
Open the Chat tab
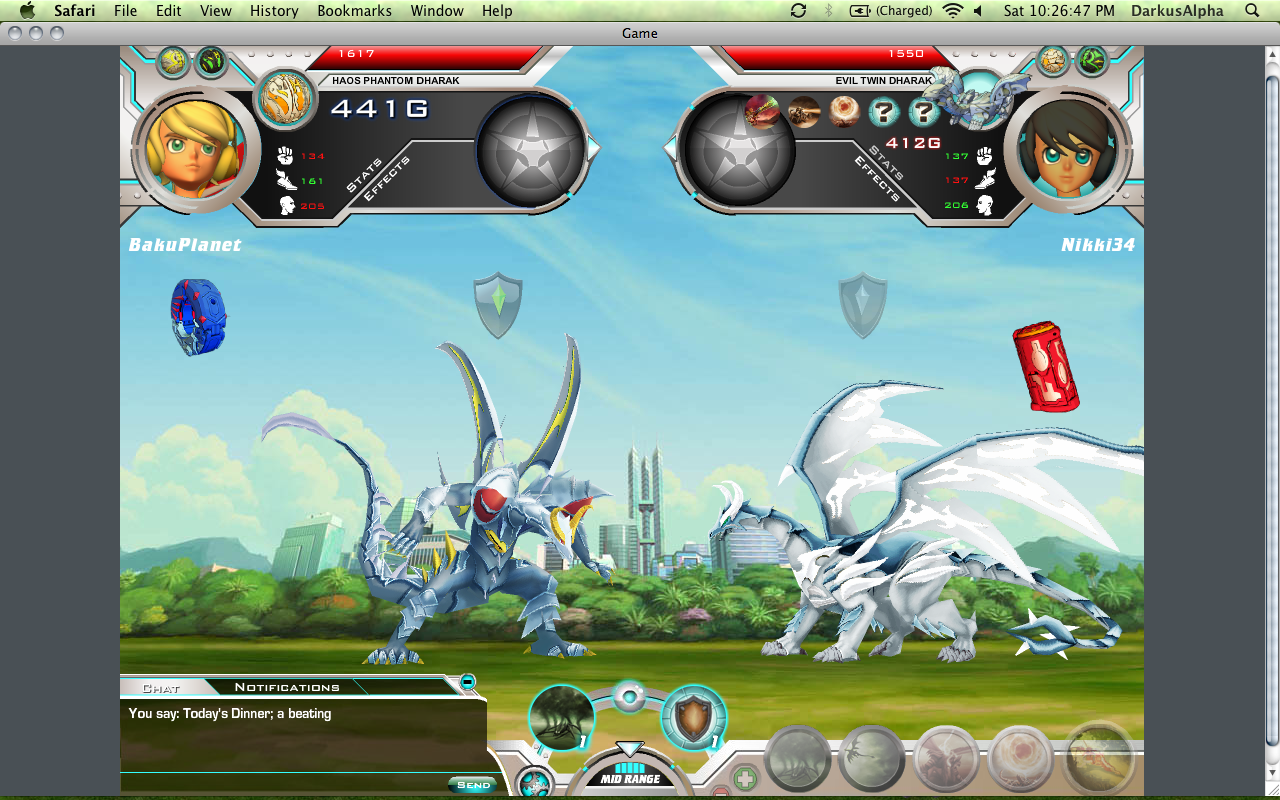(161, 688)
